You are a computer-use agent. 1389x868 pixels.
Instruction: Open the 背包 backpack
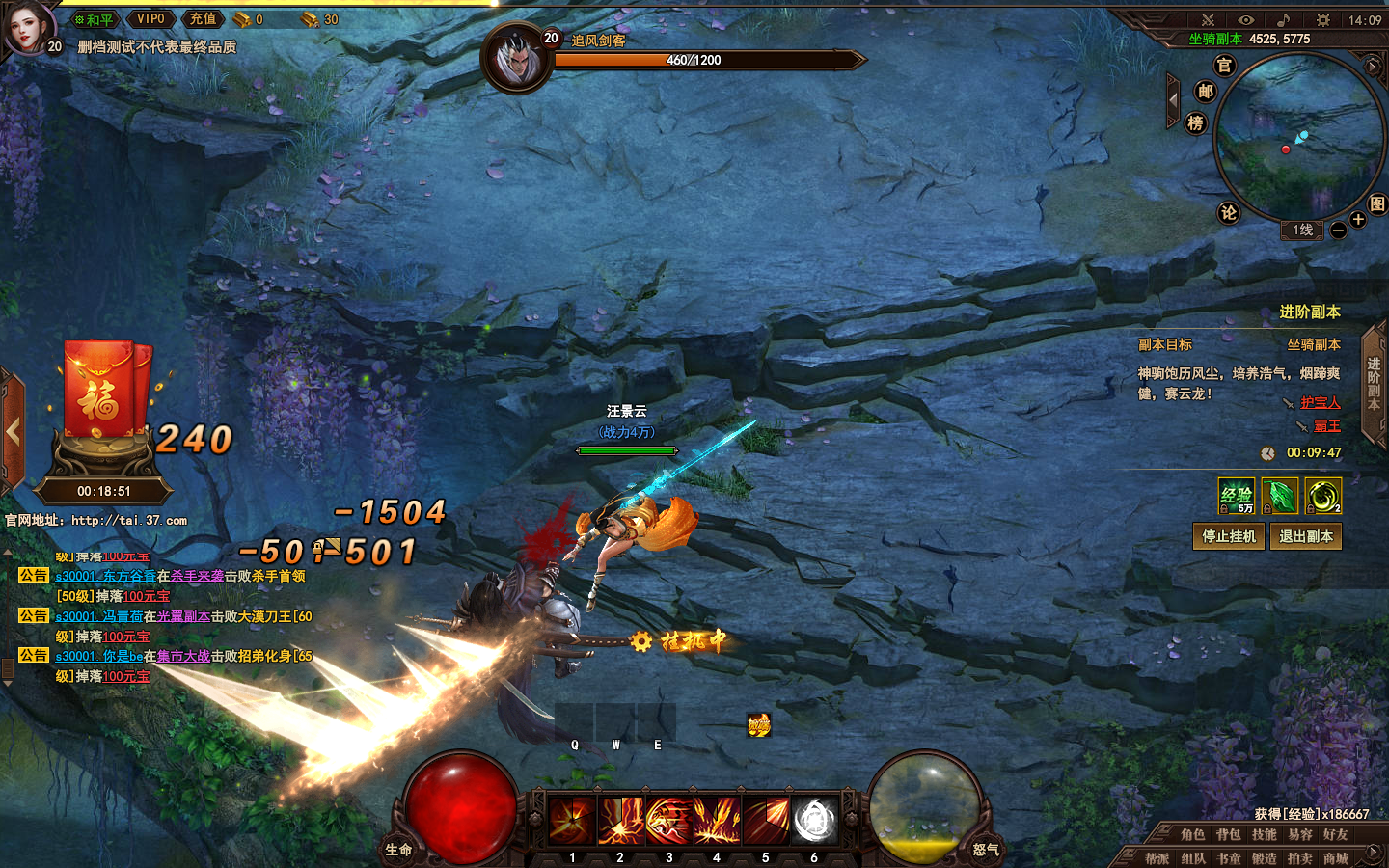(x=1228, y=834)
